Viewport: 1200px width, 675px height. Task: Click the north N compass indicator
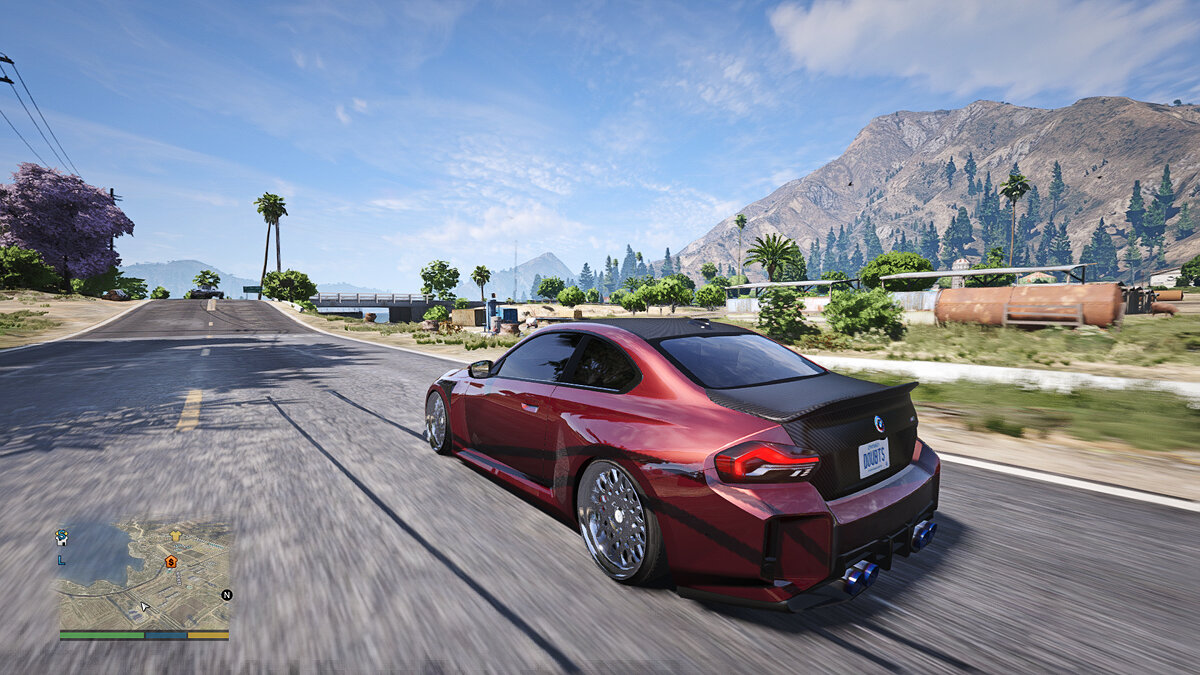(226, 595)
